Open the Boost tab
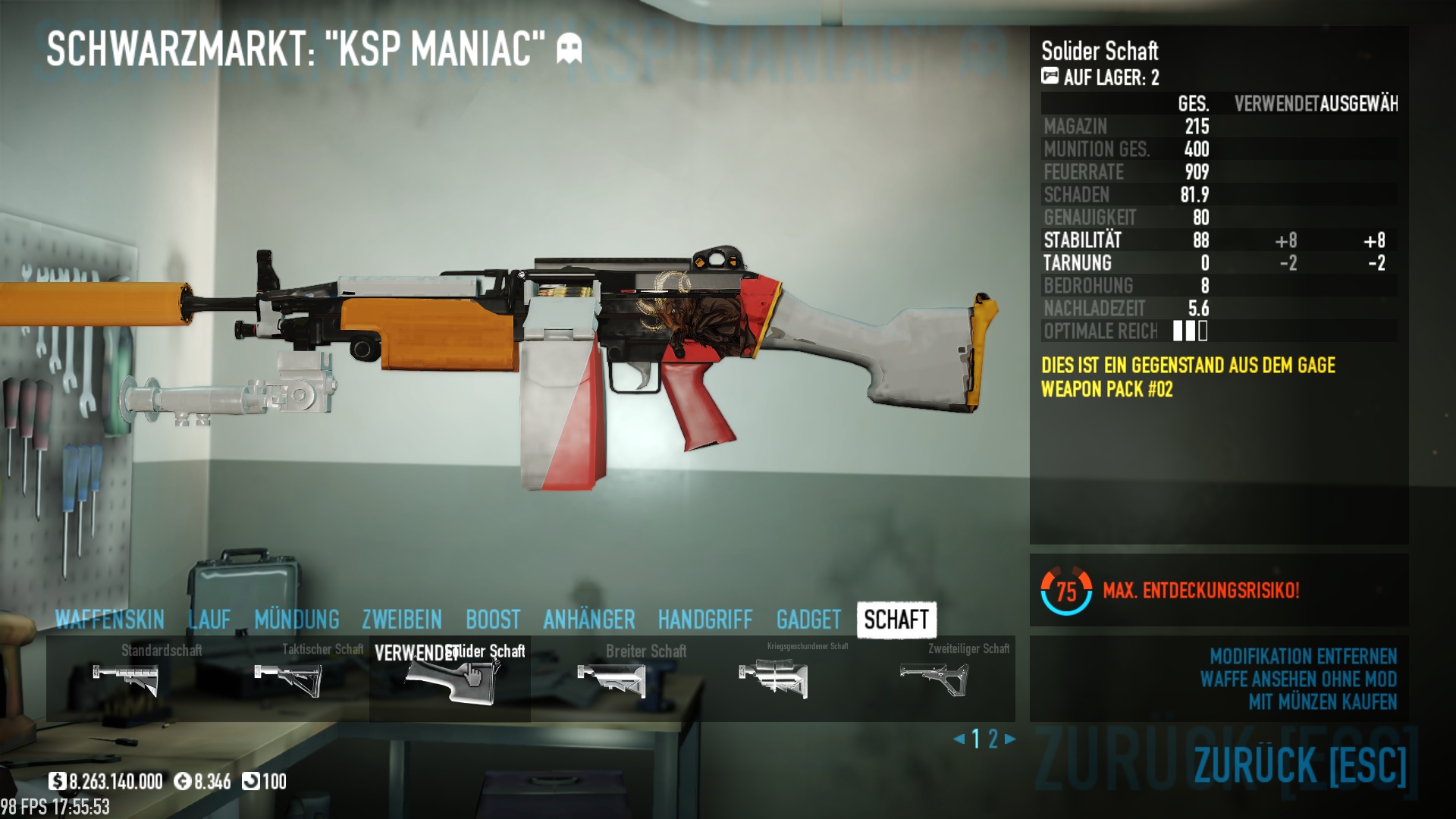This screenshot has width=1456, height=819. (493, 620)
